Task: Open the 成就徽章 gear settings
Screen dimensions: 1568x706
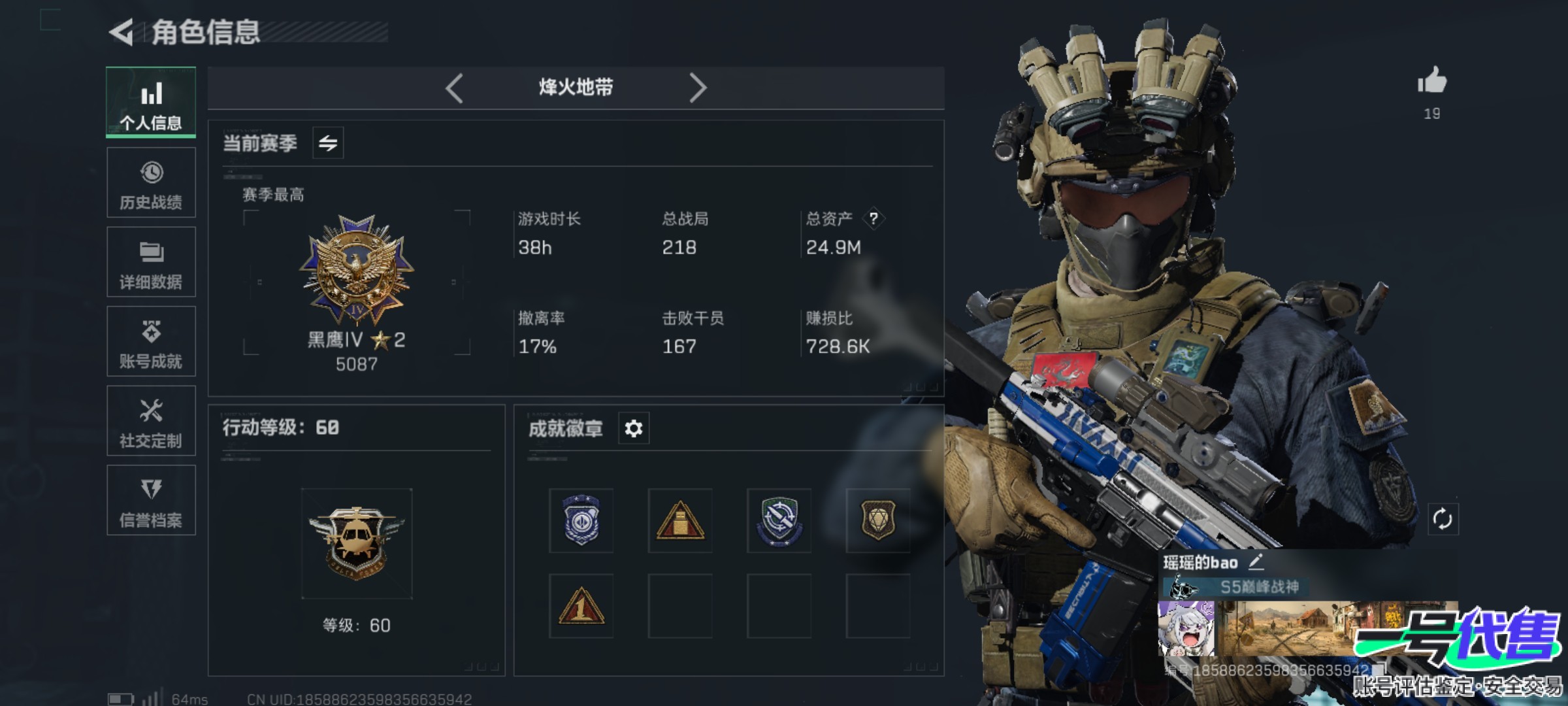Action: [633, 429]
